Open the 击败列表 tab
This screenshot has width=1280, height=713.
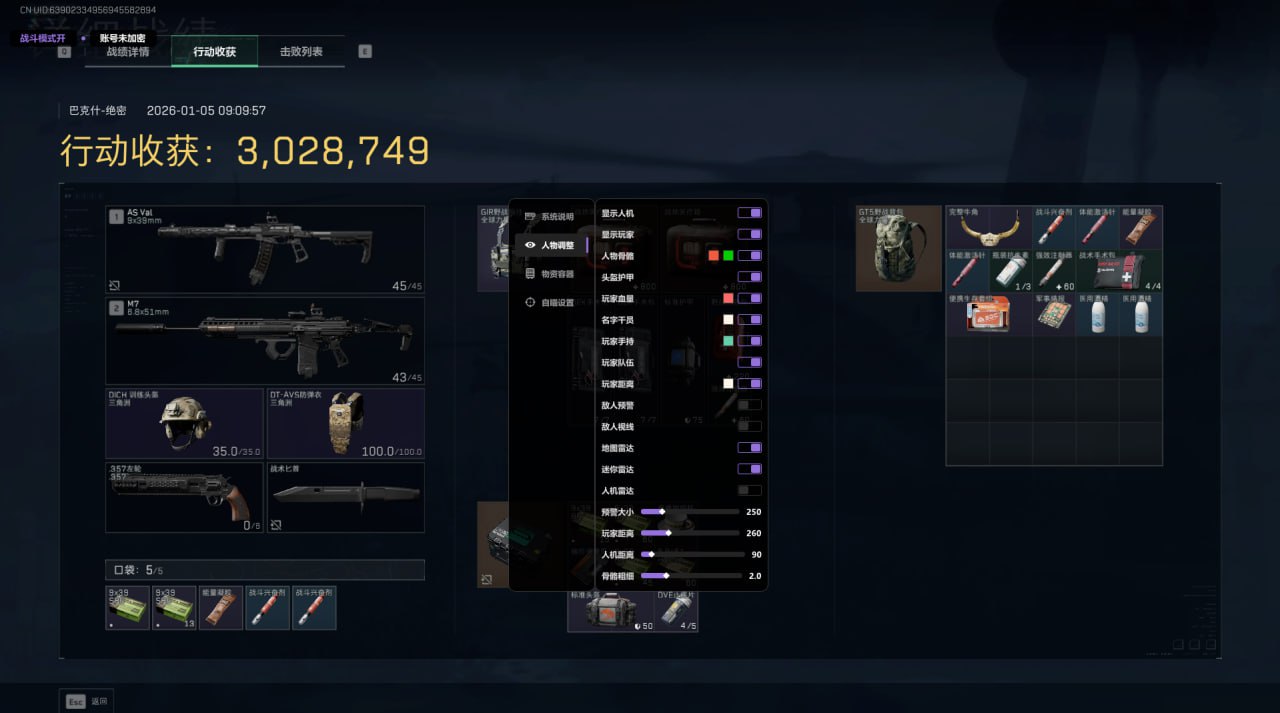(301, 52)
